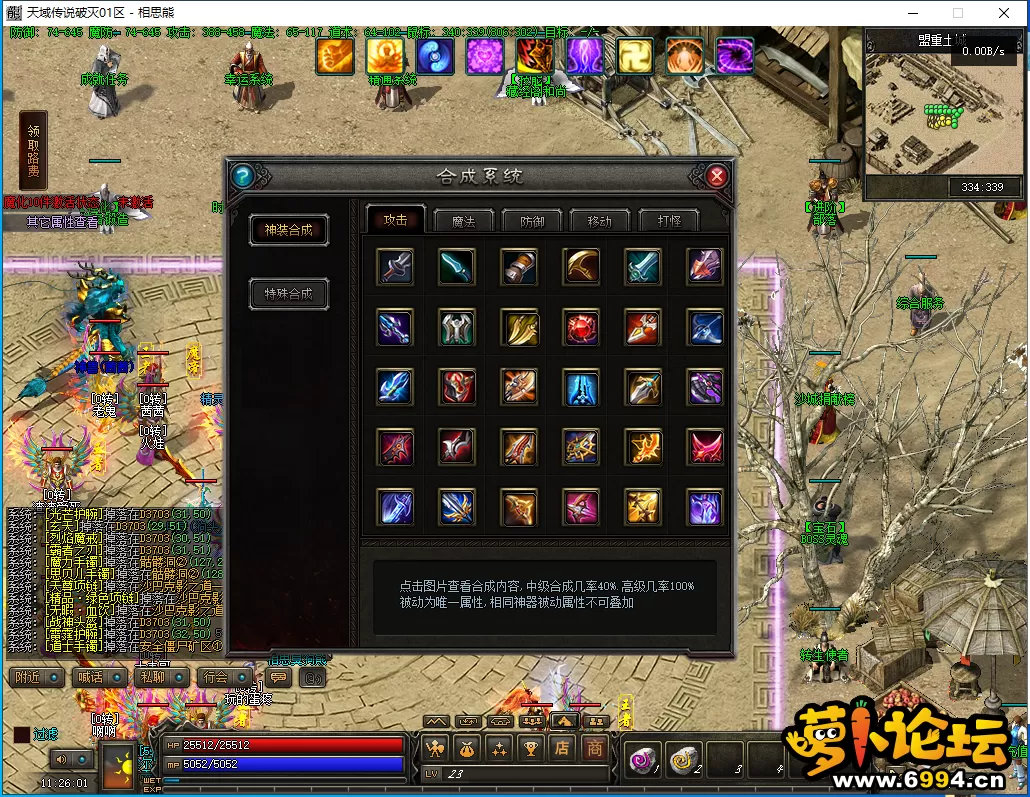The width and height of the screenshot is (1030, 797).
Task: Choose the golden pickaxe item icon
Action: pyautogui.click(x=581, y=267)
